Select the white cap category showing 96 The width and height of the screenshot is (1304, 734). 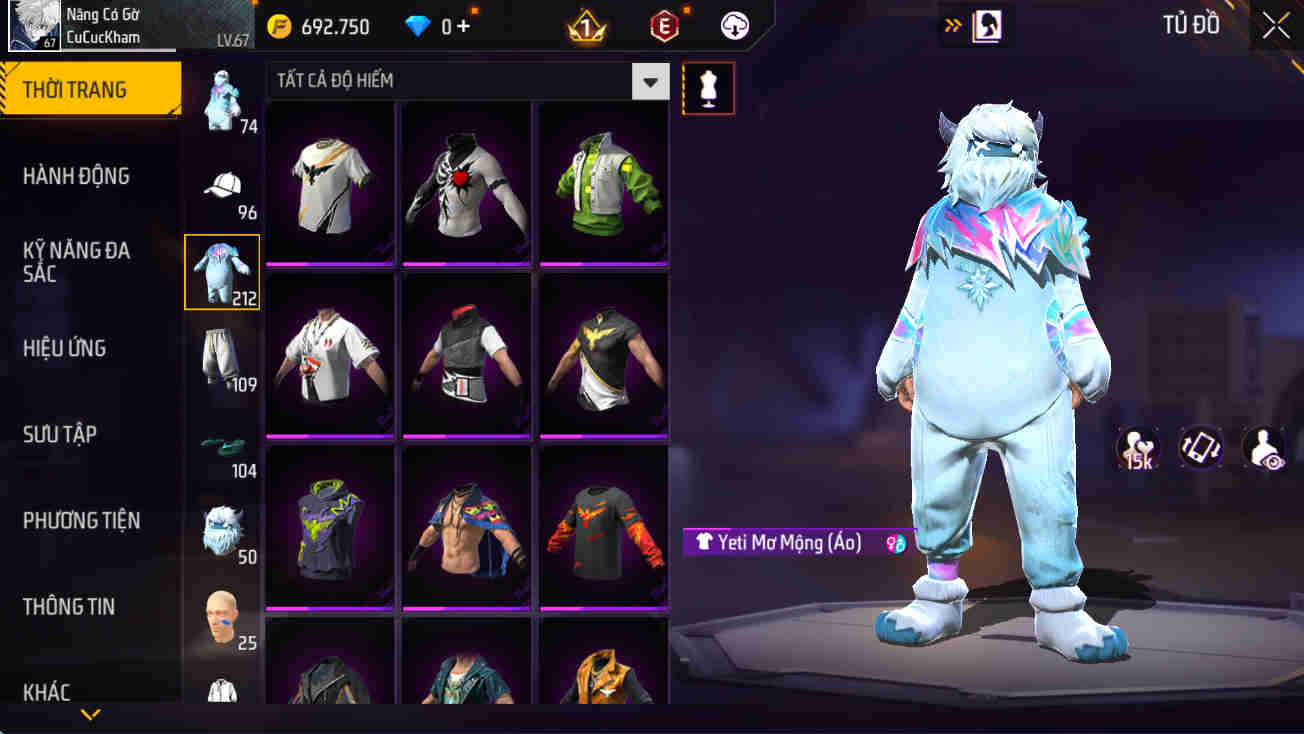click(x=222, y=185)
